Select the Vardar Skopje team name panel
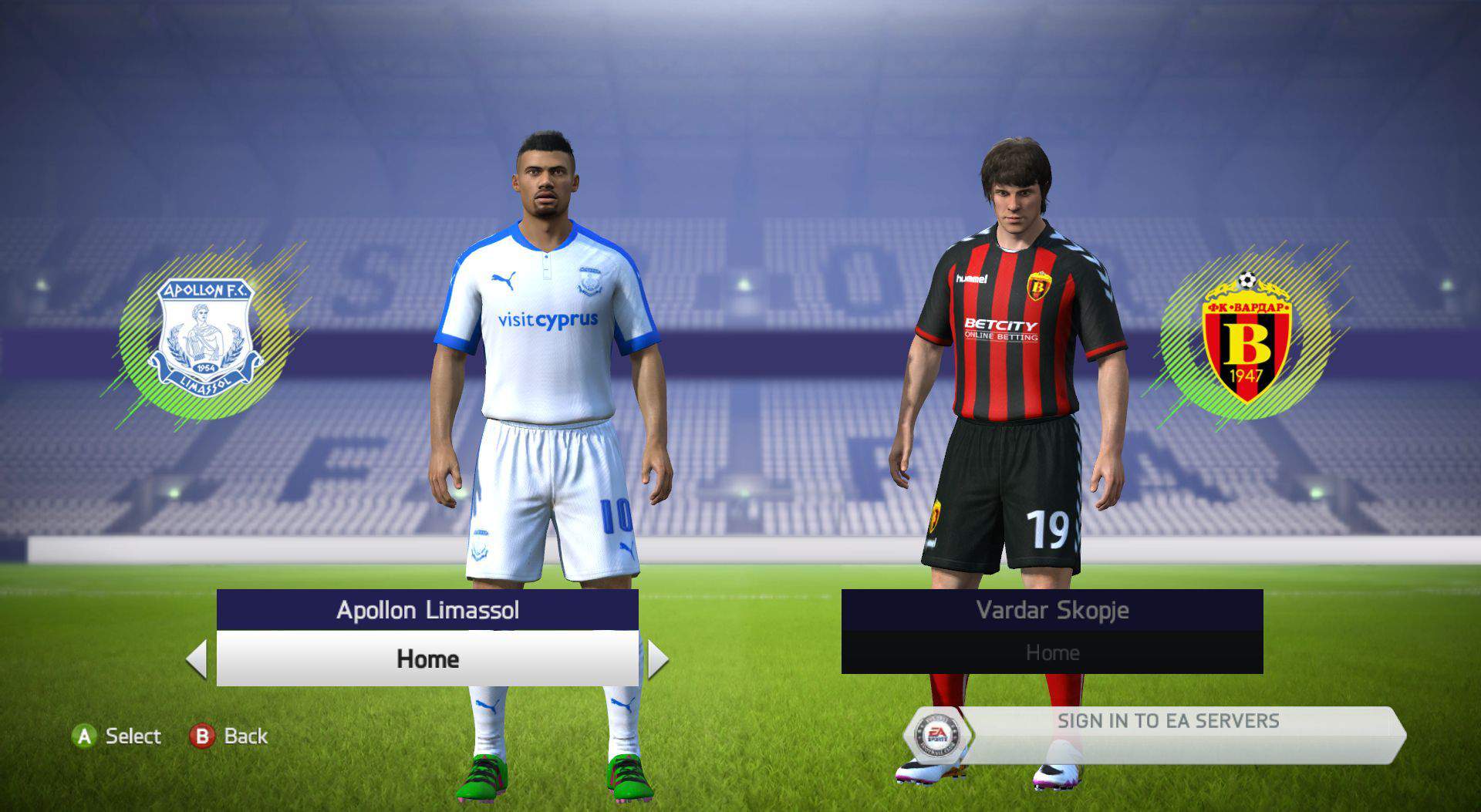Image resolution: width=1481 pixels, height=812 pixels. 1052,610
